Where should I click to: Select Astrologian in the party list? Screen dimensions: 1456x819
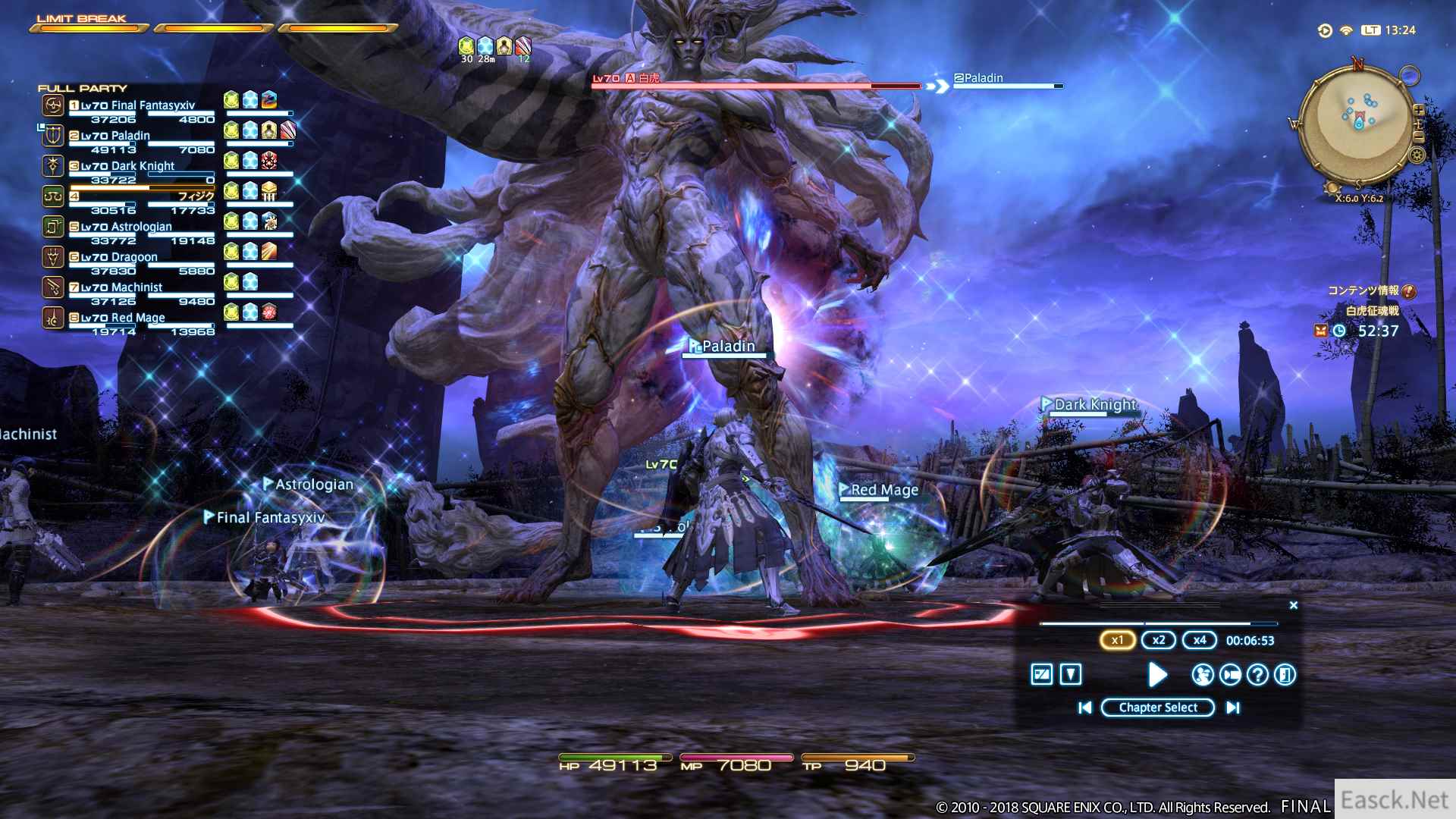tap(142, 227)
